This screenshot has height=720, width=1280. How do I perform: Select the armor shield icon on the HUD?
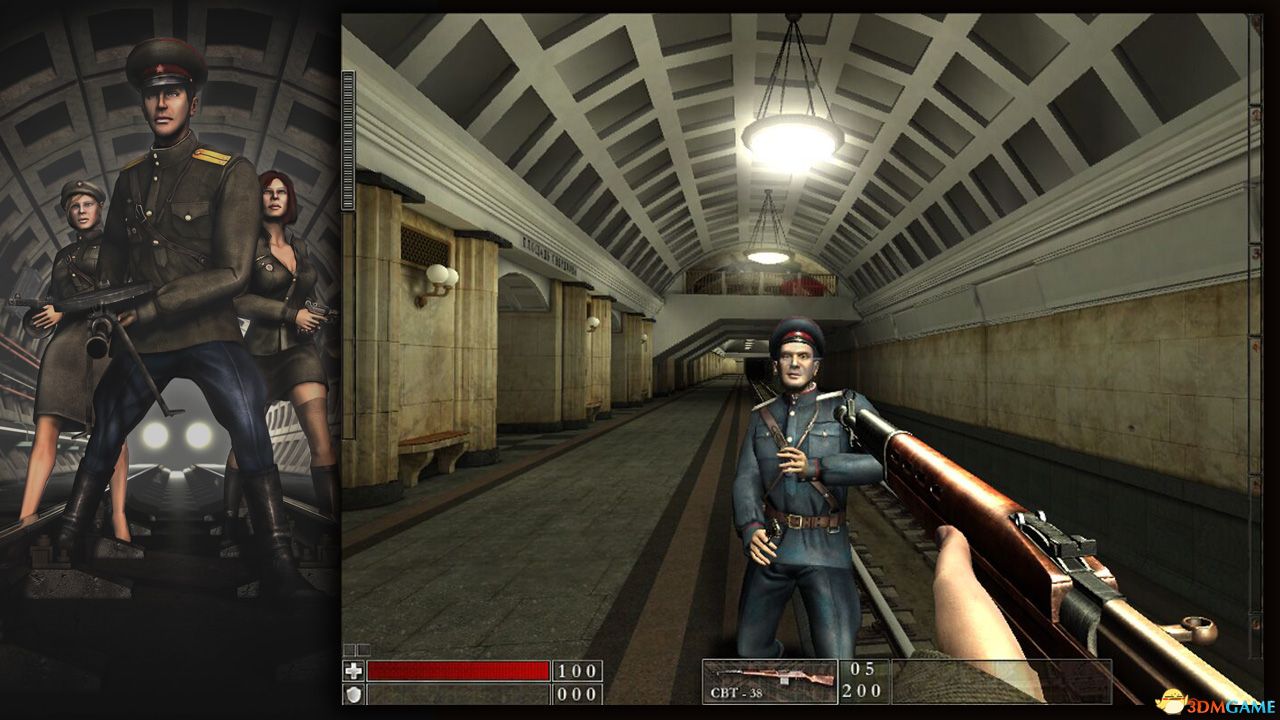[x=353, y=696]
